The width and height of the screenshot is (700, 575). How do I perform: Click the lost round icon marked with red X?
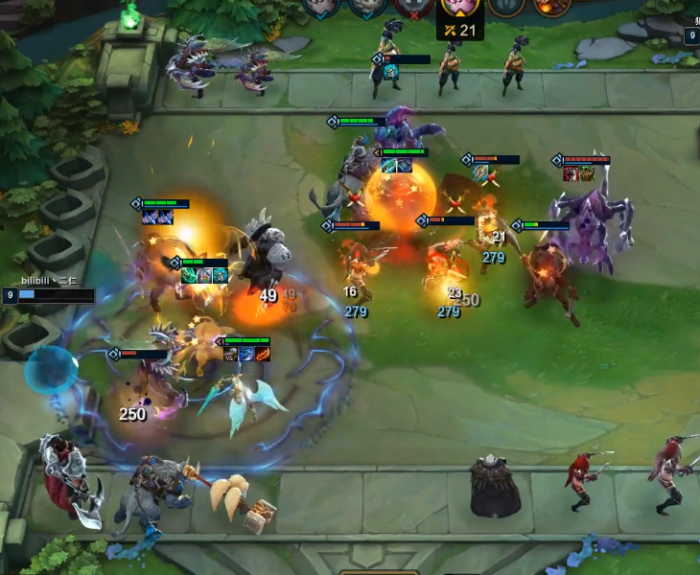point(413,6)
